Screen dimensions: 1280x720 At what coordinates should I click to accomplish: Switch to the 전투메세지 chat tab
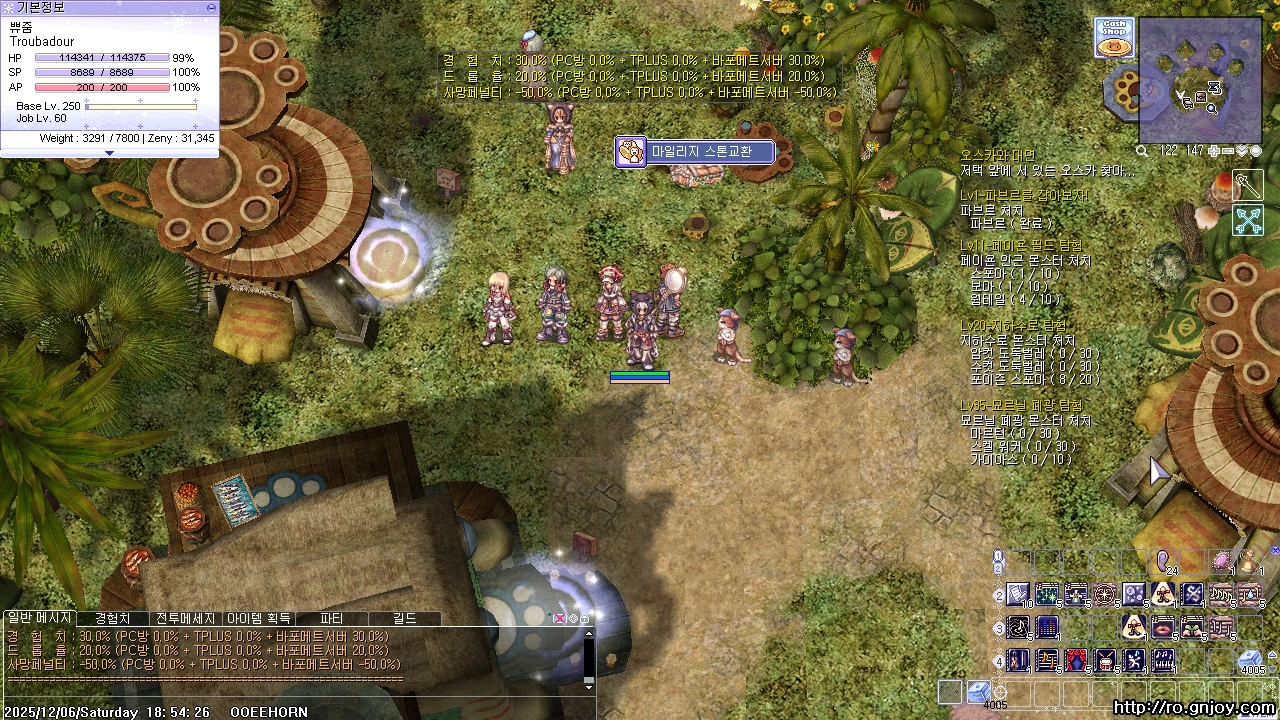tap(185, 619)
